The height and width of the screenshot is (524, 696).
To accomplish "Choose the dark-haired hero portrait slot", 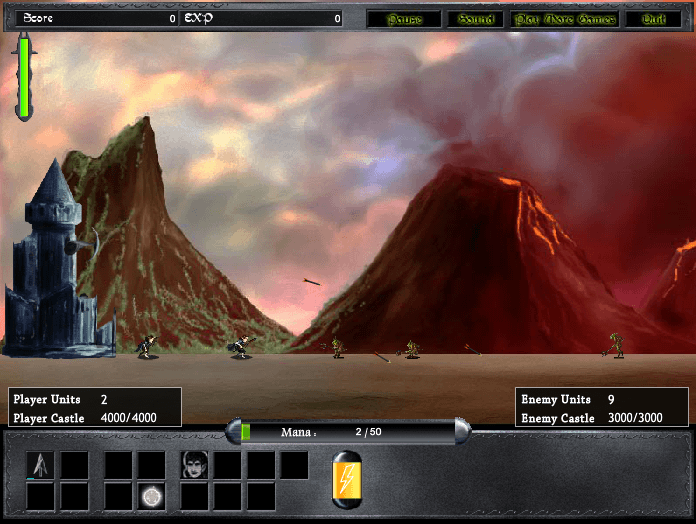I will tap(195, 464).
